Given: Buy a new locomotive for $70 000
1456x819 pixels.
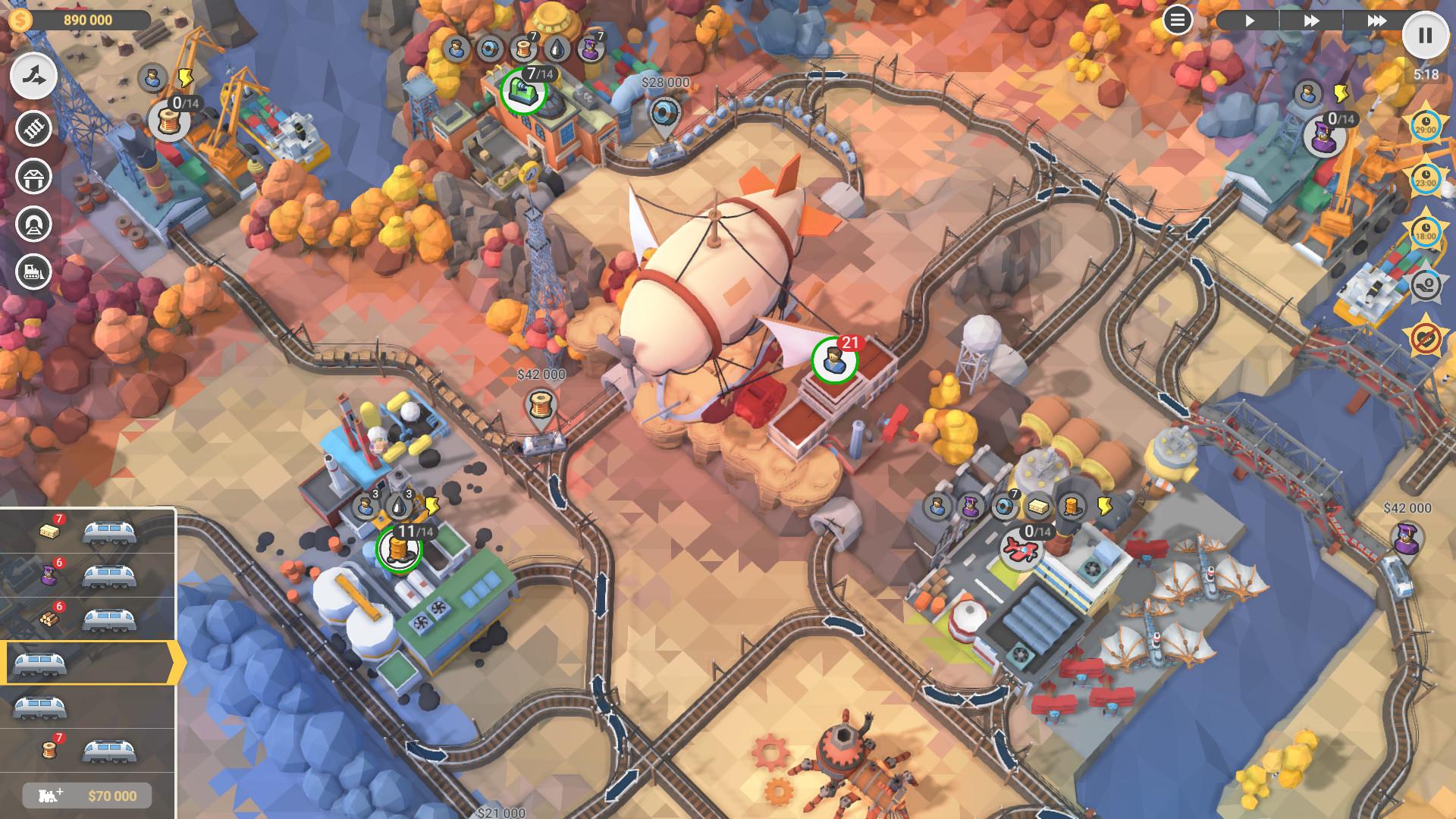Looking at the screenshot, I should [87, 795].
